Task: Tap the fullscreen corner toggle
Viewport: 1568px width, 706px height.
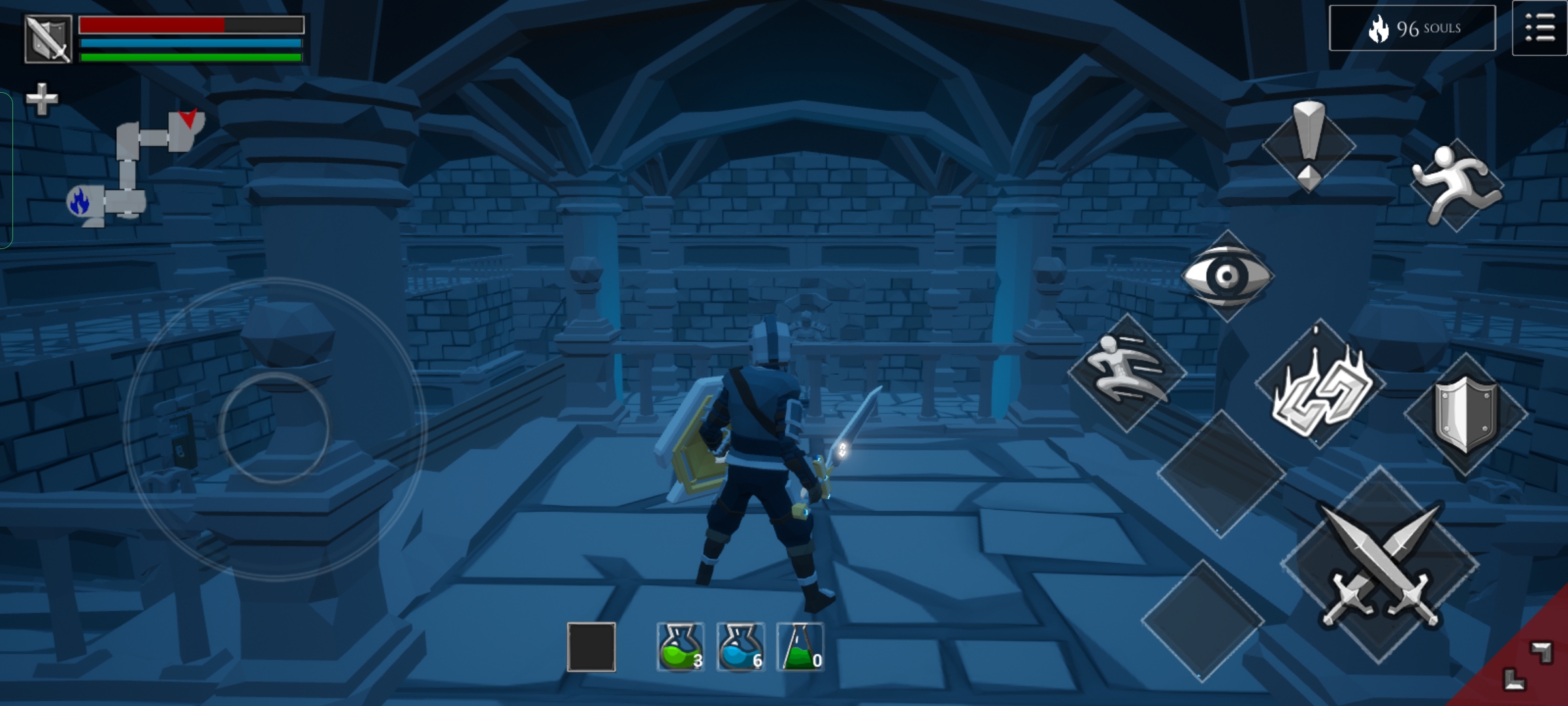Action: click(x=1526, y=665)
